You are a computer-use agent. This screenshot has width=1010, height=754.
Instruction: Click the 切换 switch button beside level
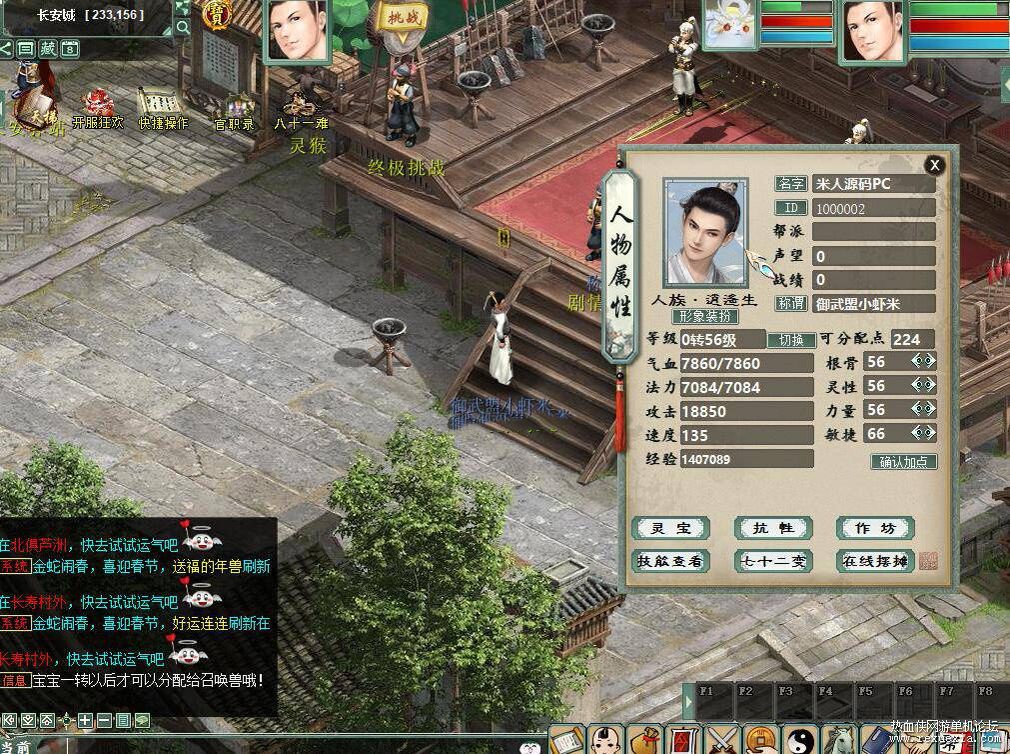point(791,339)
